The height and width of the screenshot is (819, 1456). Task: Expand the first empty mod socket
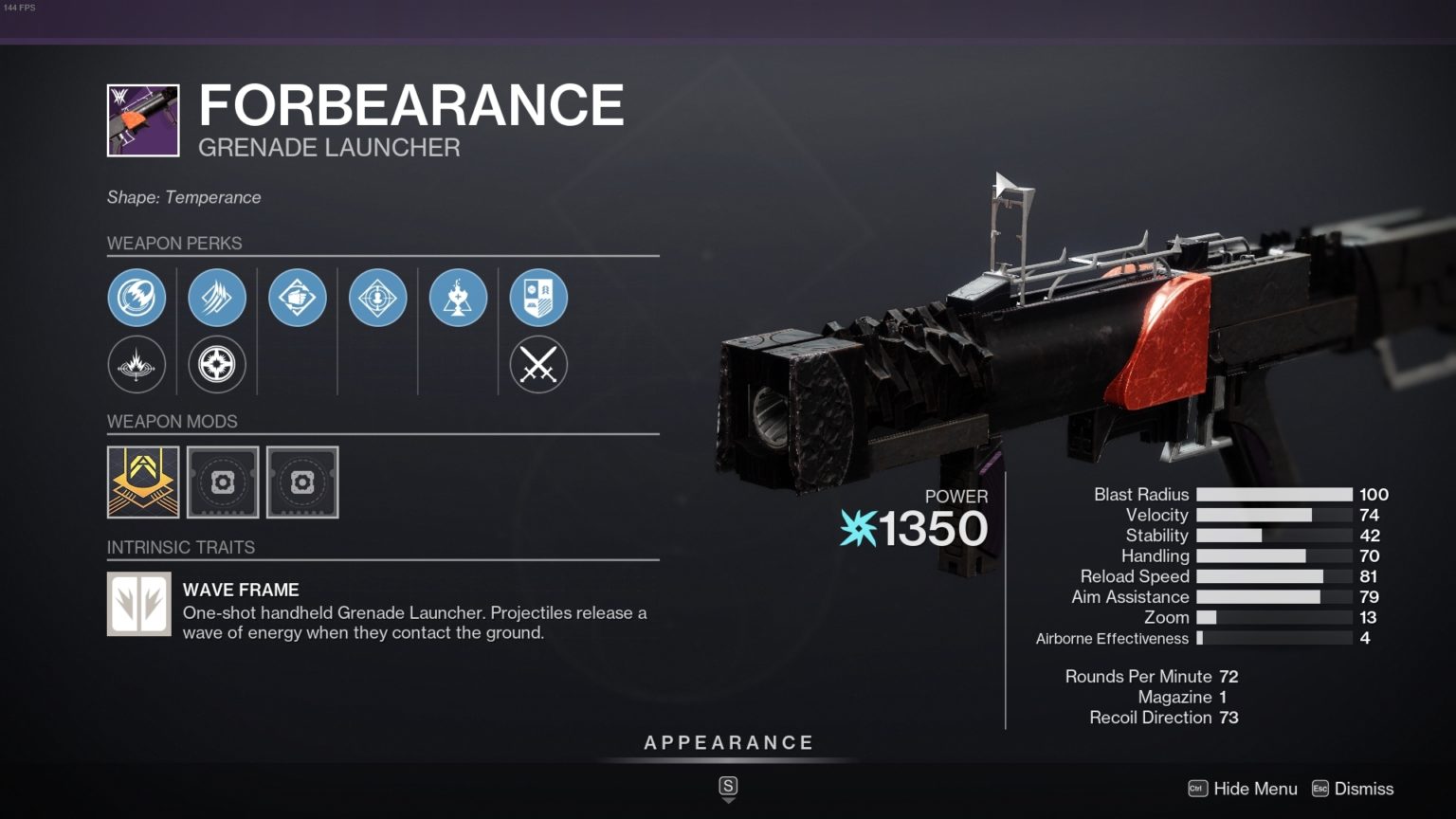[x=223, y=482]
